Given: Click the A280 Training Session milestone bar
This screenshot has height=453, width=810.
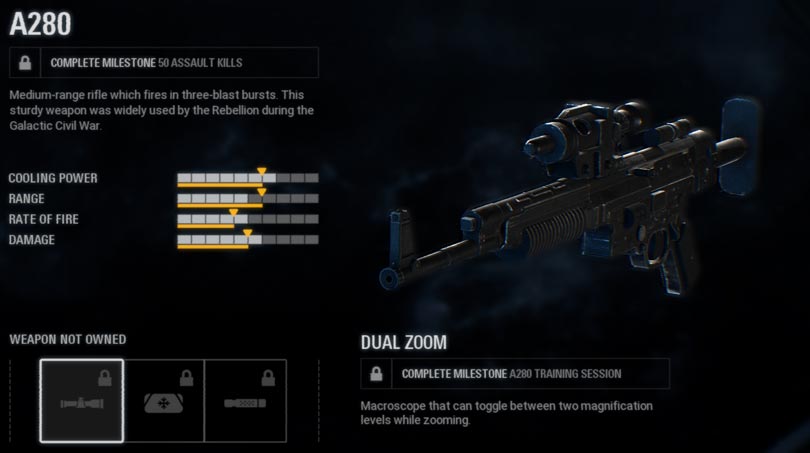Looking at the screenshot, I should [515, 373].
